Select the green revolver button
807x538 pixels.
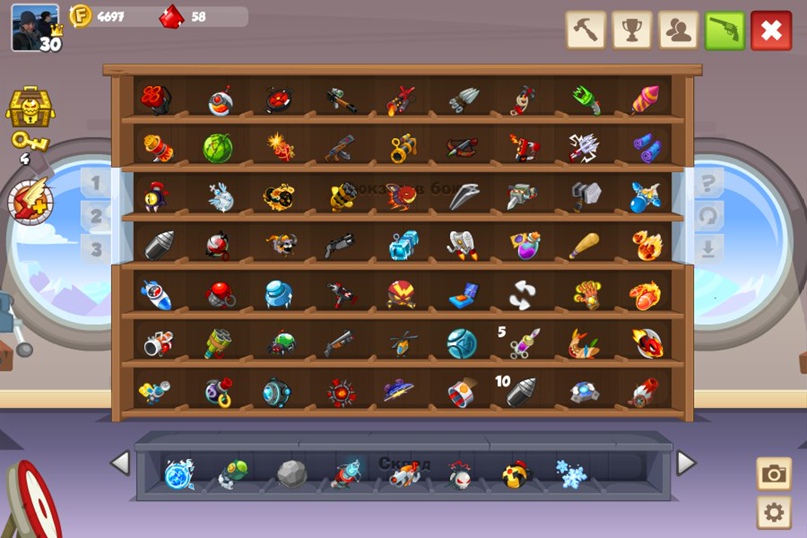click(724, 30)
